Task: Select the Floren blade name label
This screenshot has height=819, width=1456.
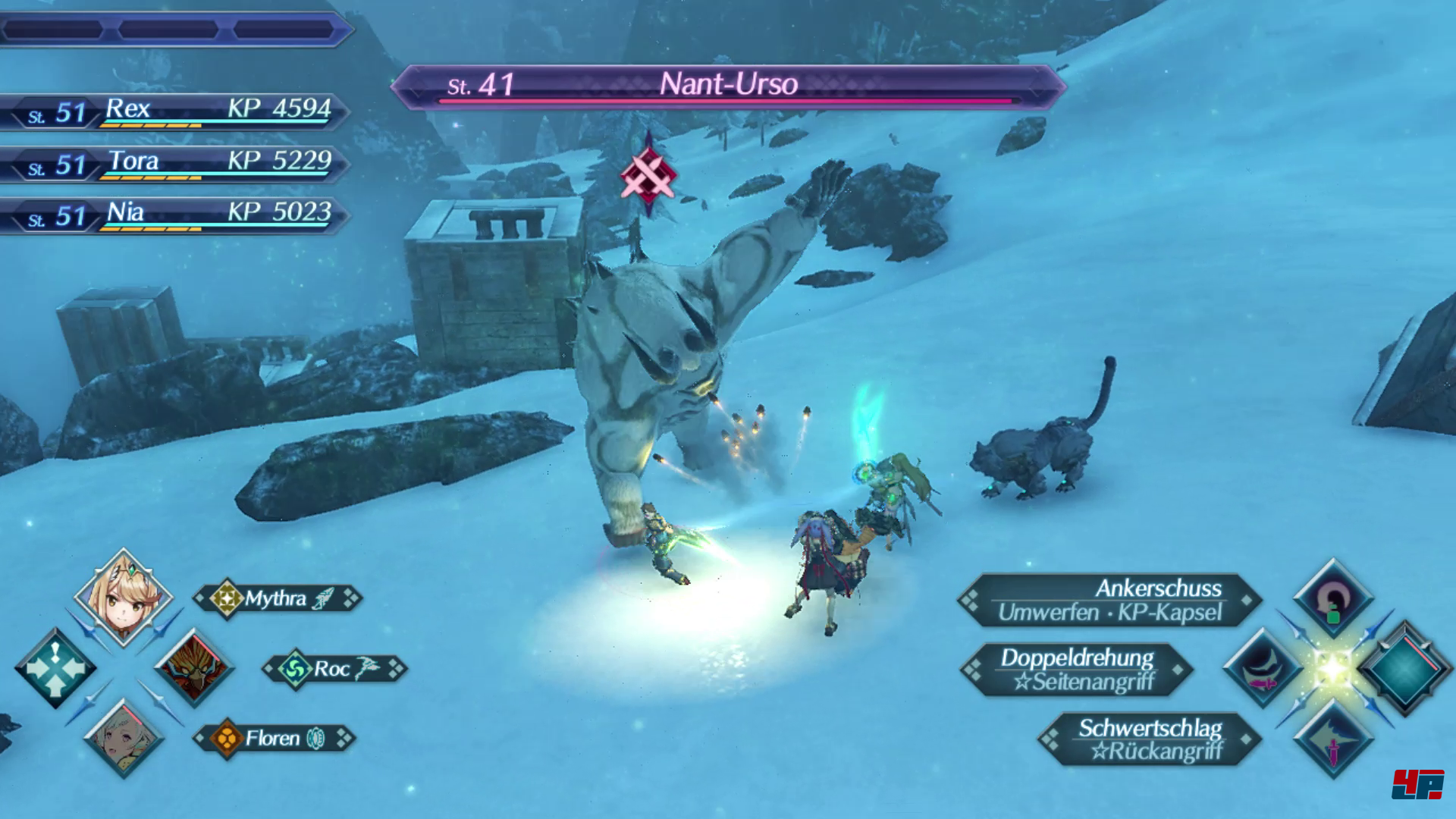Action: pos(274,738)
